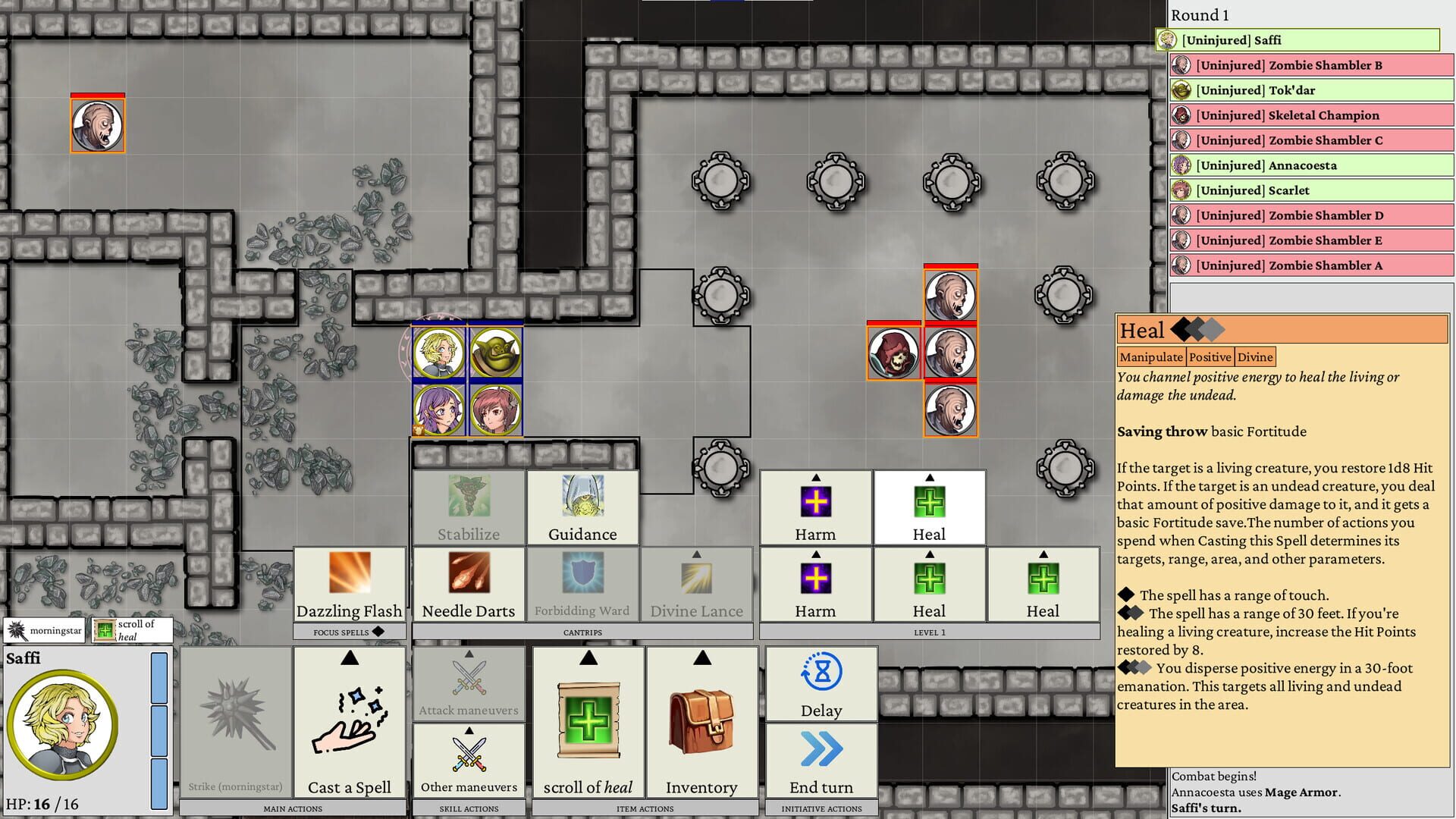Select the highlighted Heal spell
This screenshot has height=819, width=1456.
(x=929, y=508)
